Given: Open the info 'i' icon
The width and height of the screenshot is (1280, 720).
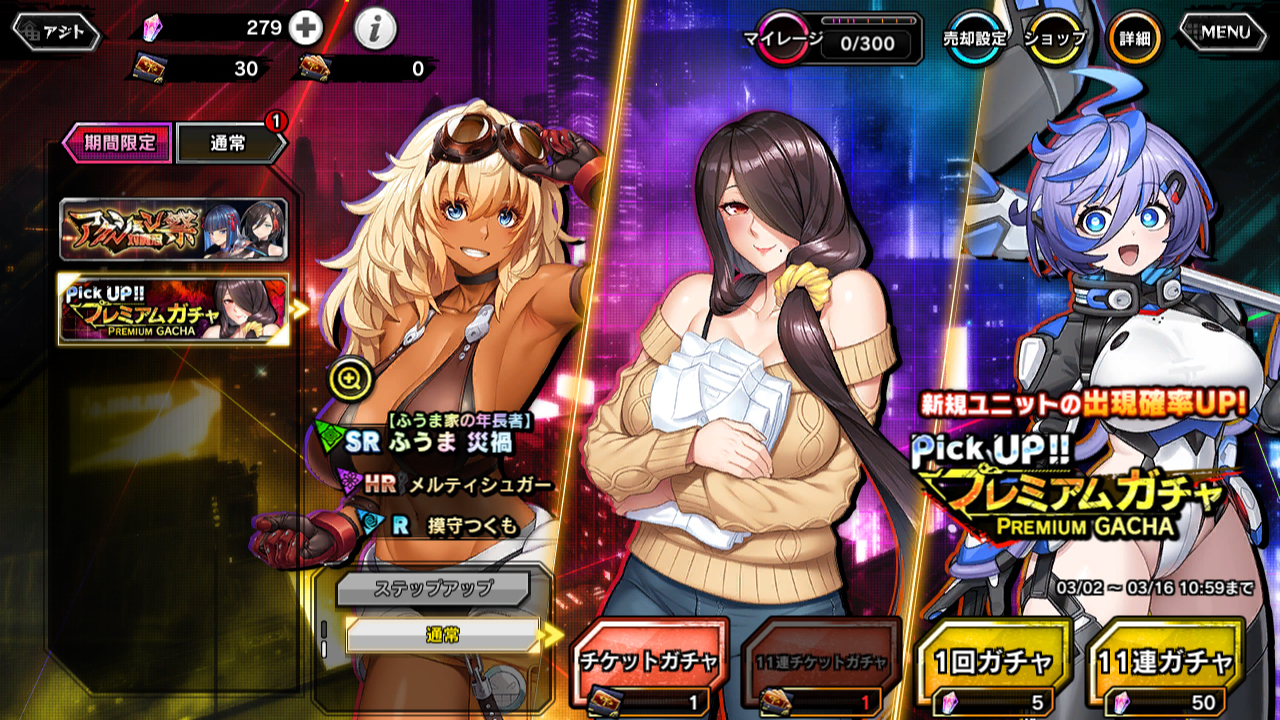Looking at the screenshot, I should [375, 30].
